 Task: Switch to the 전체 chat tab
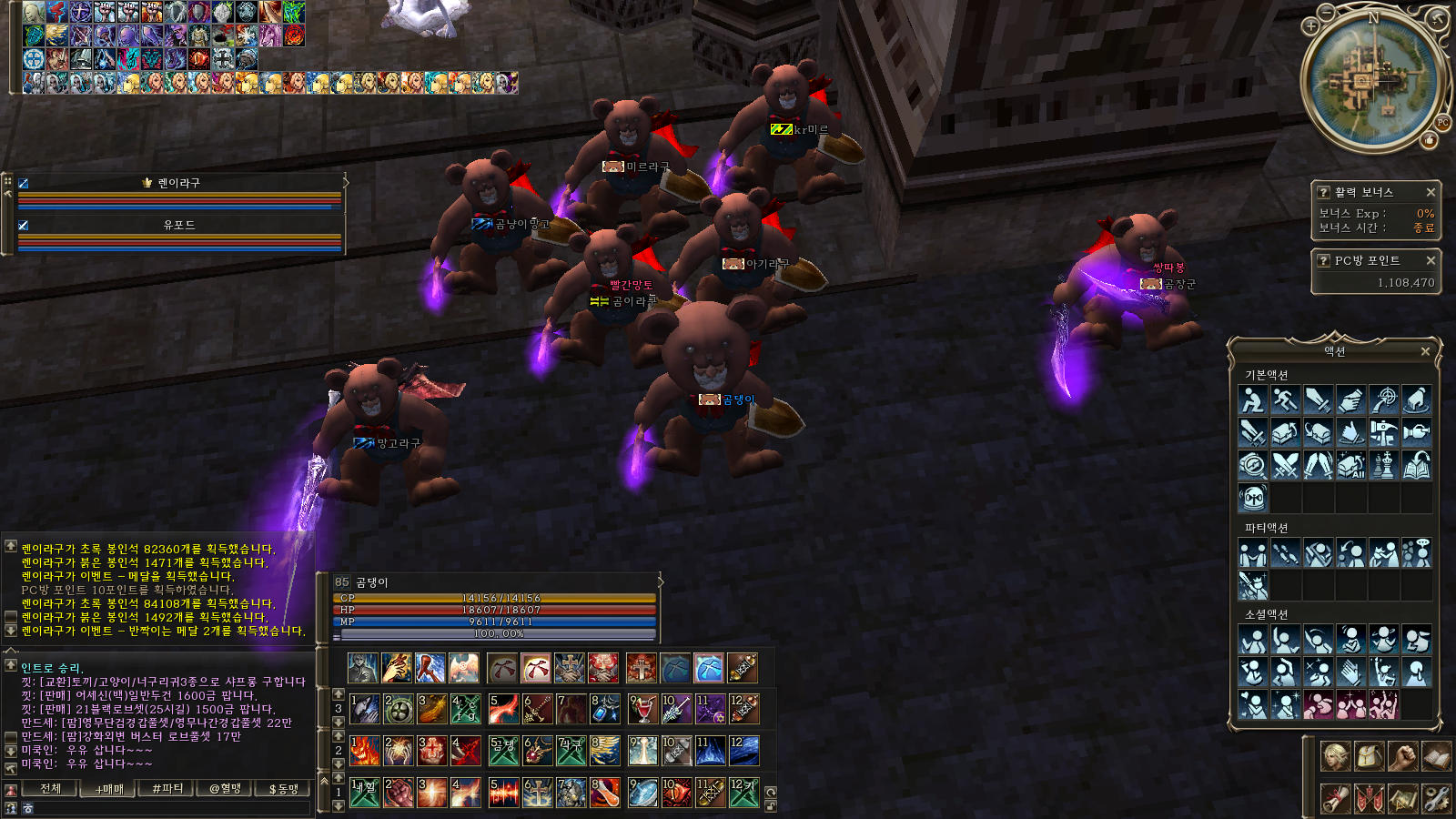(51, 788)
